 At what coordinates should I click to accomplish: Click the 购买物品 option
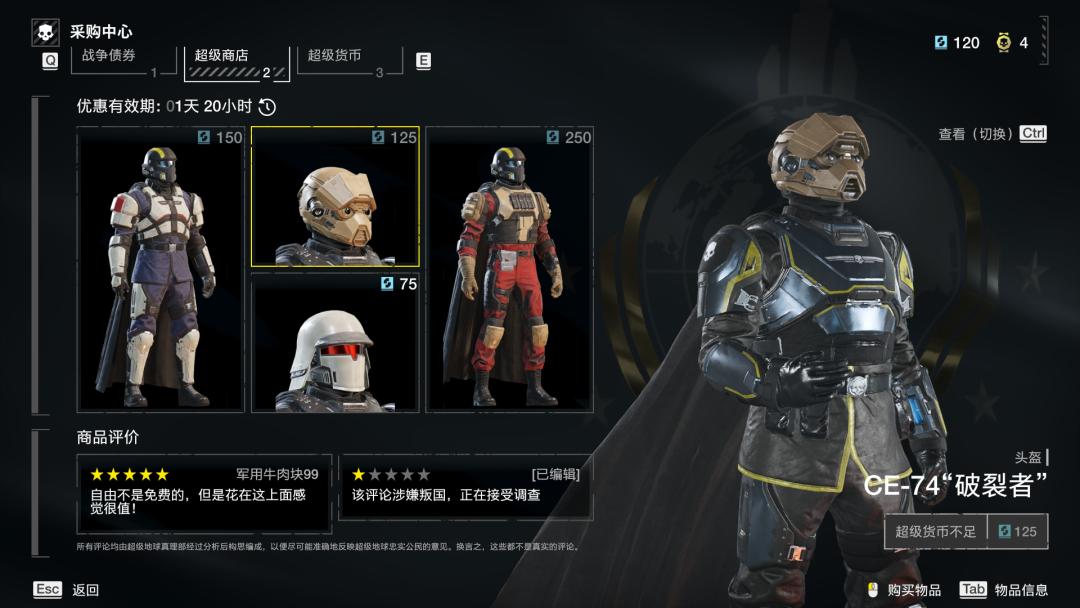click(x=904, y=590)
